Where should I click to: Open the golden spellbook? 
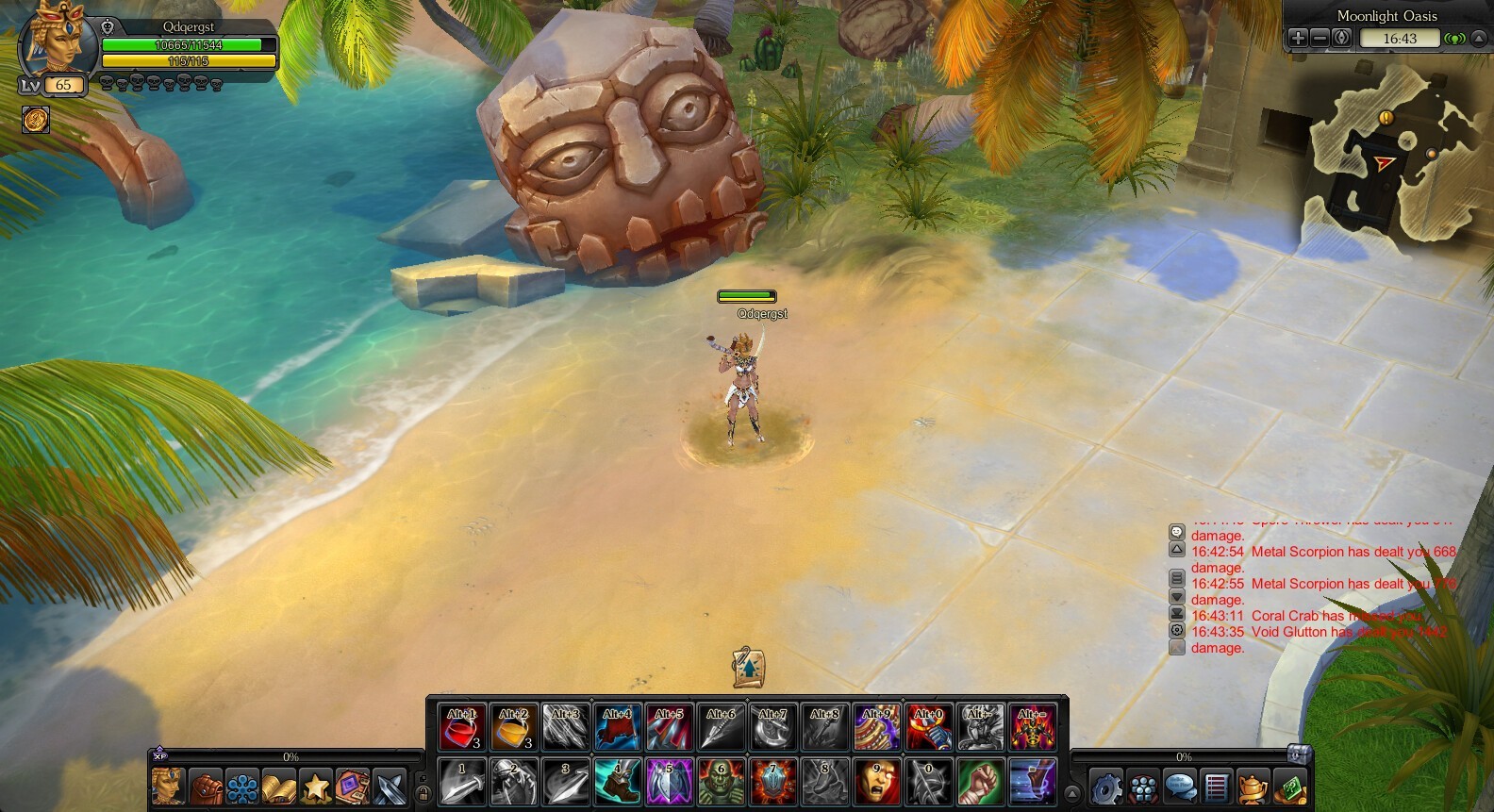pos(279,786)
